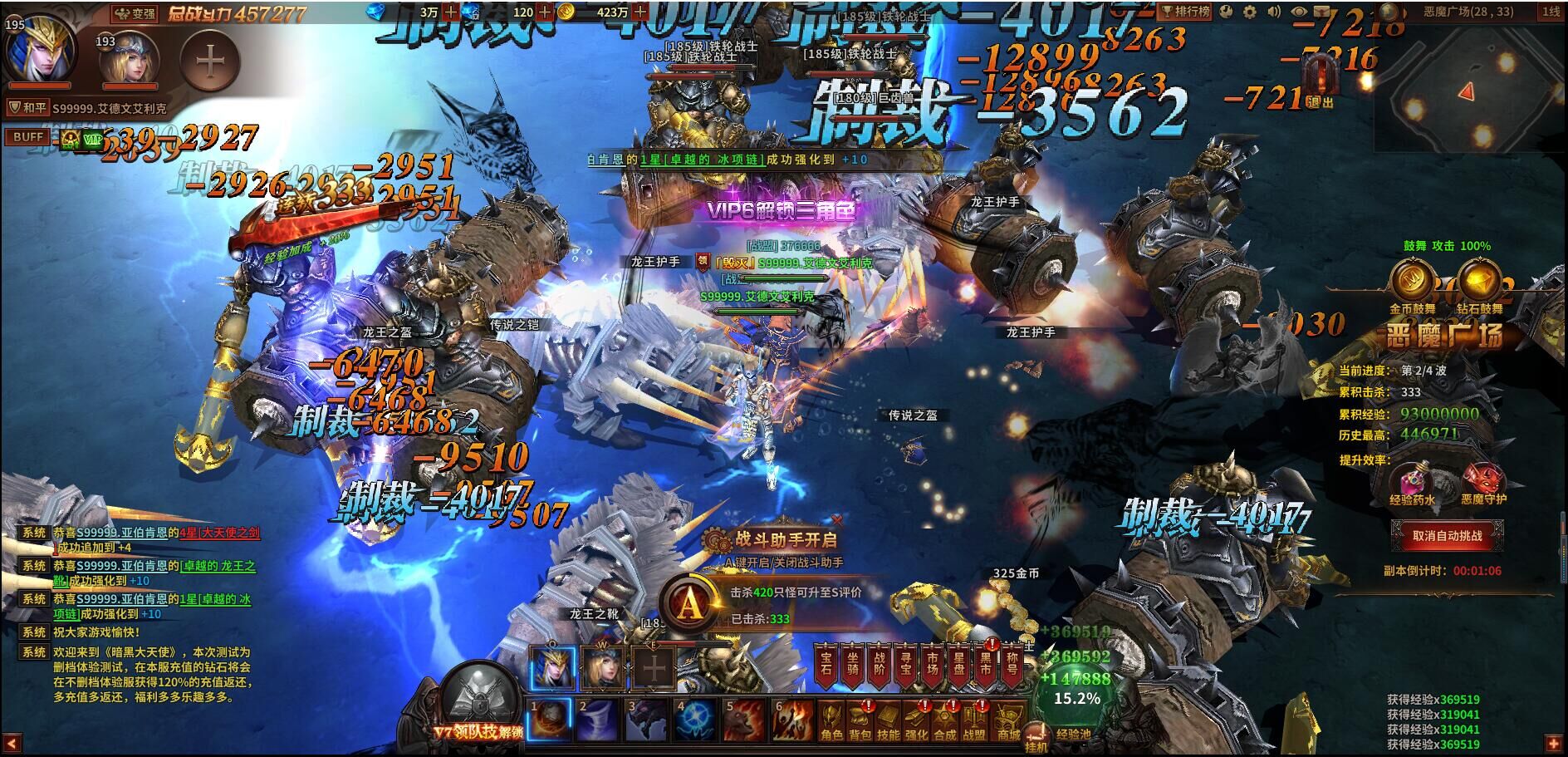Viewport: 1568px width, 757px height.
Task: Select the 恶魔守护 demon guard icon
Action: tap(1482, 481)
